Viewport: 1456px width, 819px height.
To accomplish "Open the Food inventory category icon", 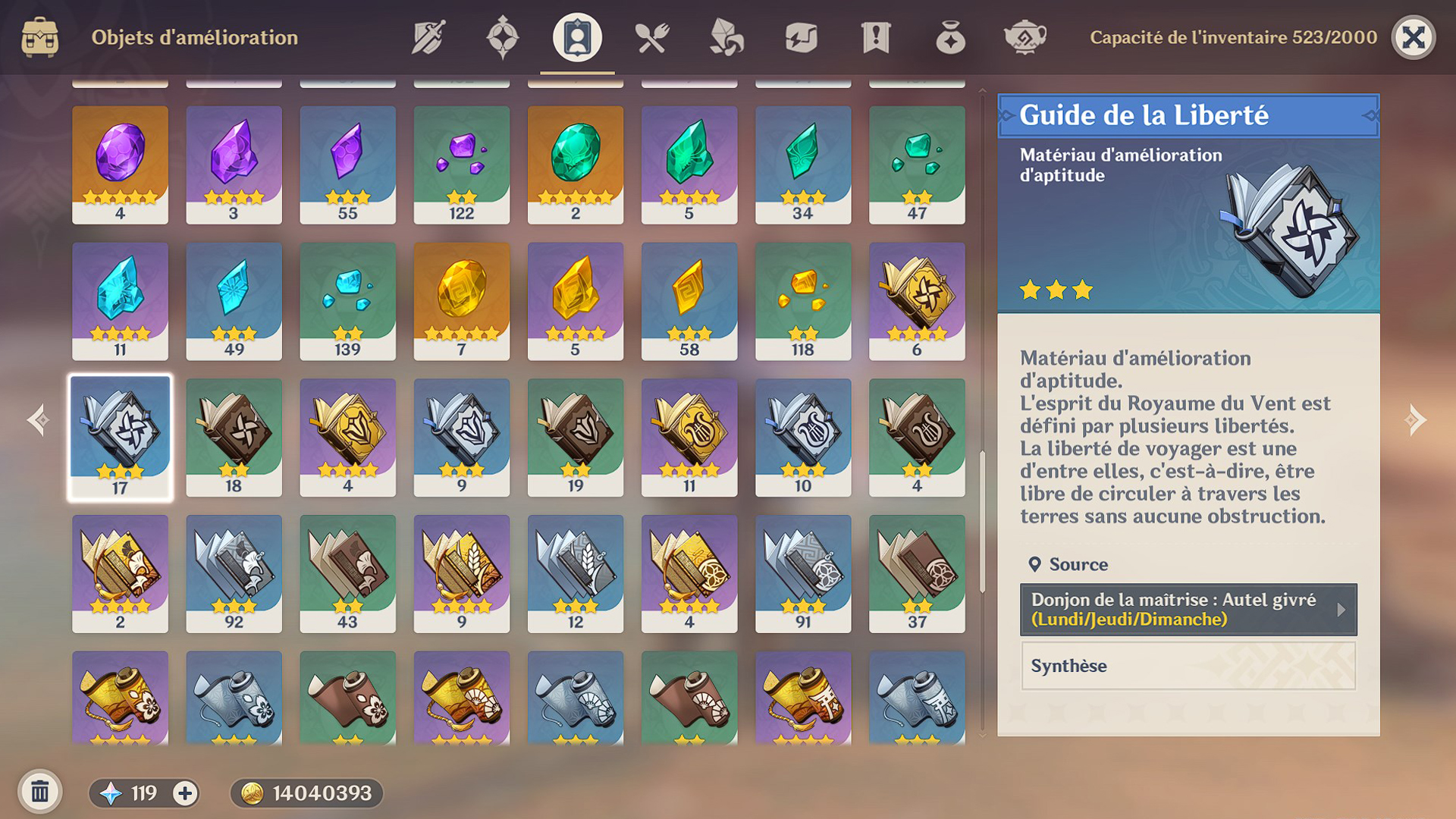I will (x=651, y=37).
